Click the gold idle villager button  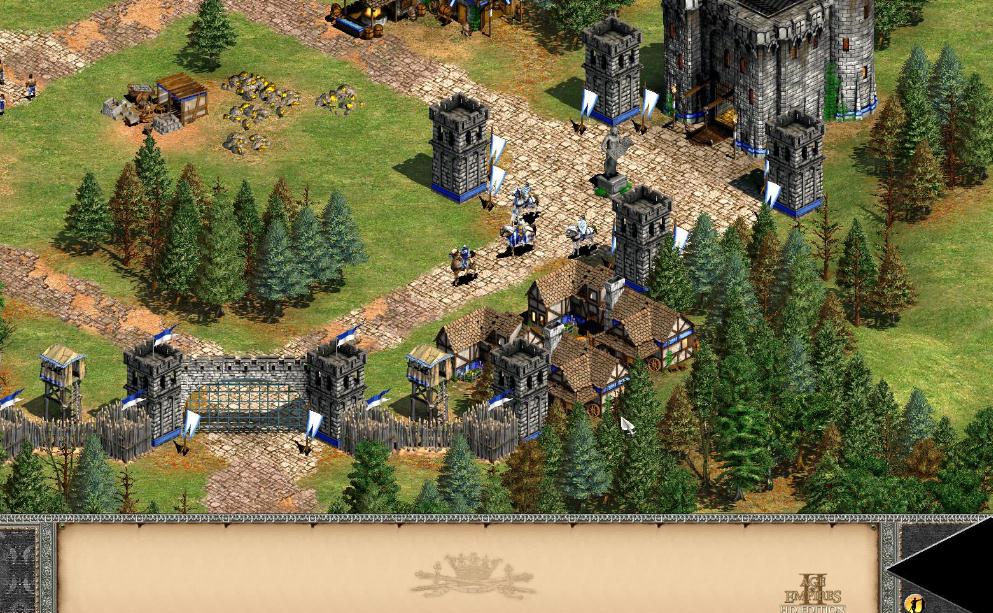tap(913, 603)
